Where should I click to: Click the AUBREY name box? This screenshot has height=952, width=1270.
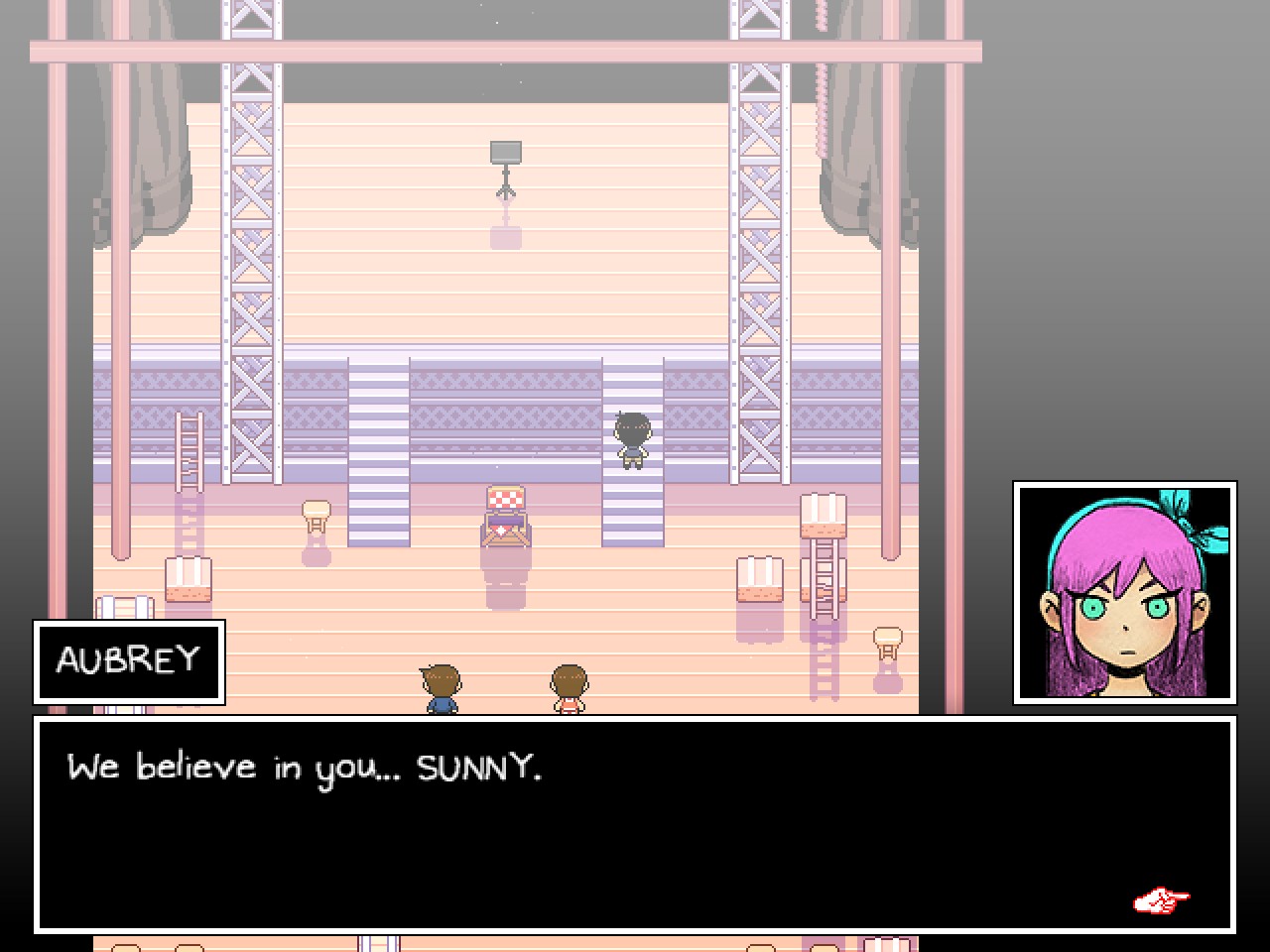click(129, 662)
